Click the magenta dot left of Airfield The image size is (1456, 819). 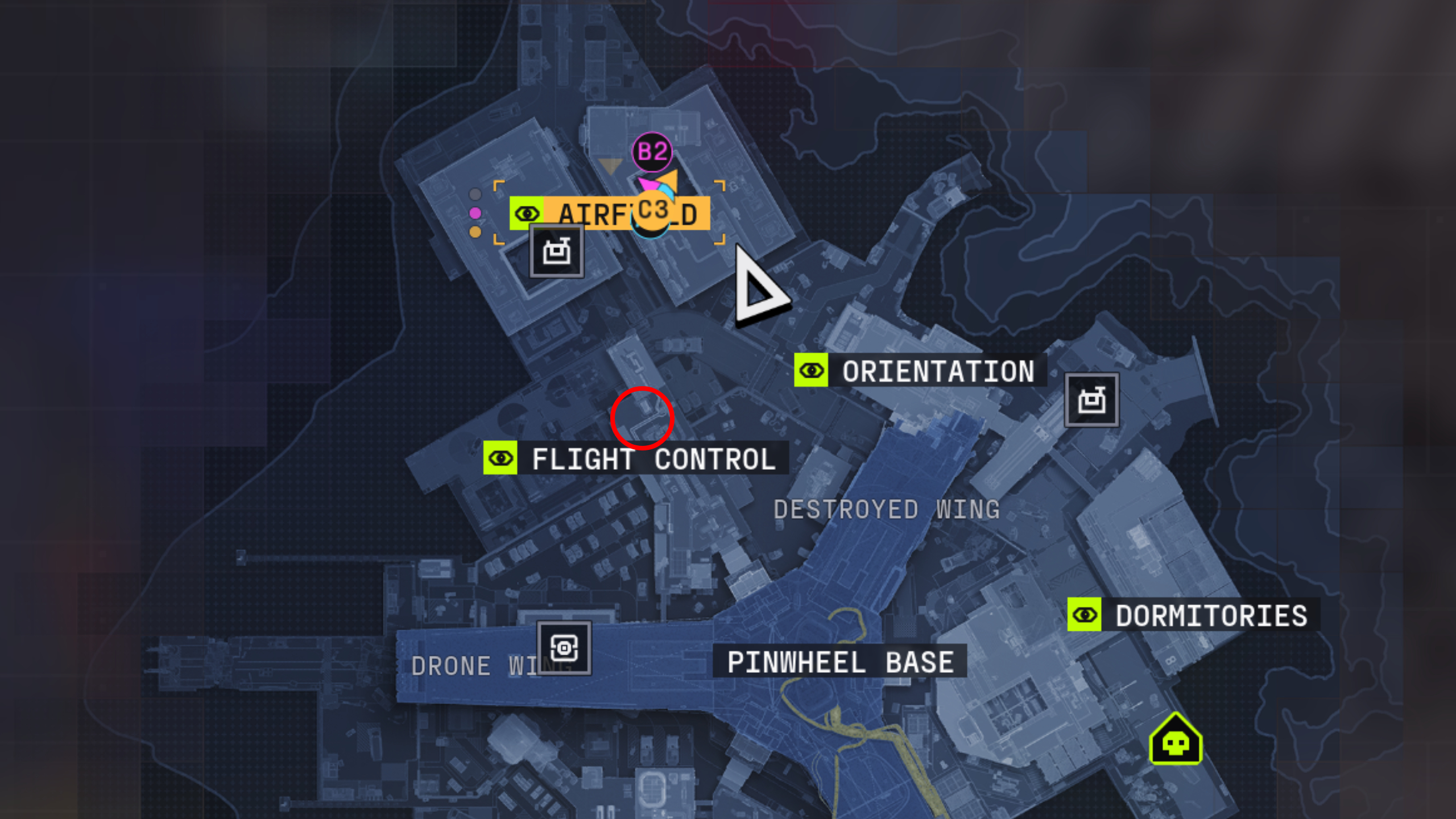475,213
